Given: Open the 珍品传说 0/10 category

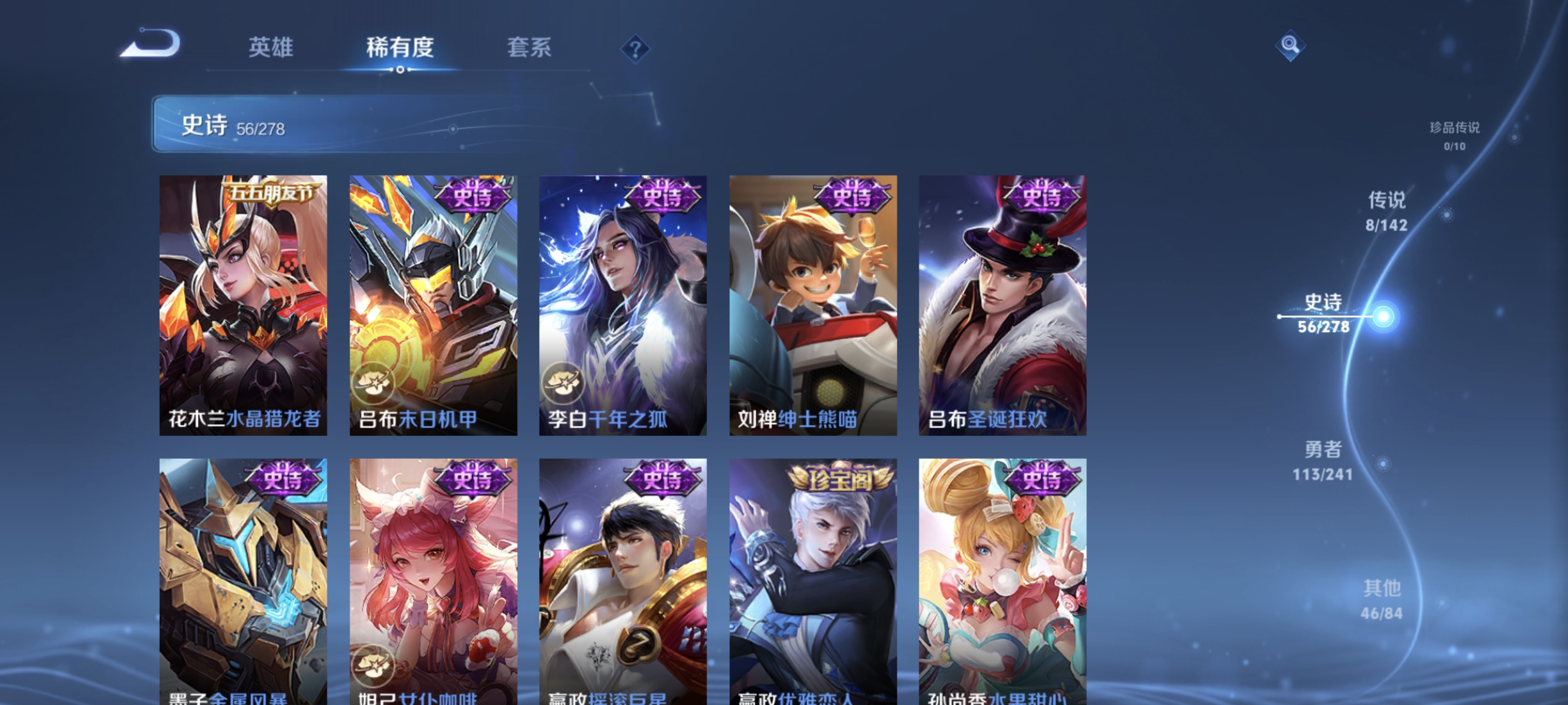Looking at the screenshot, I should [1456, 137].
